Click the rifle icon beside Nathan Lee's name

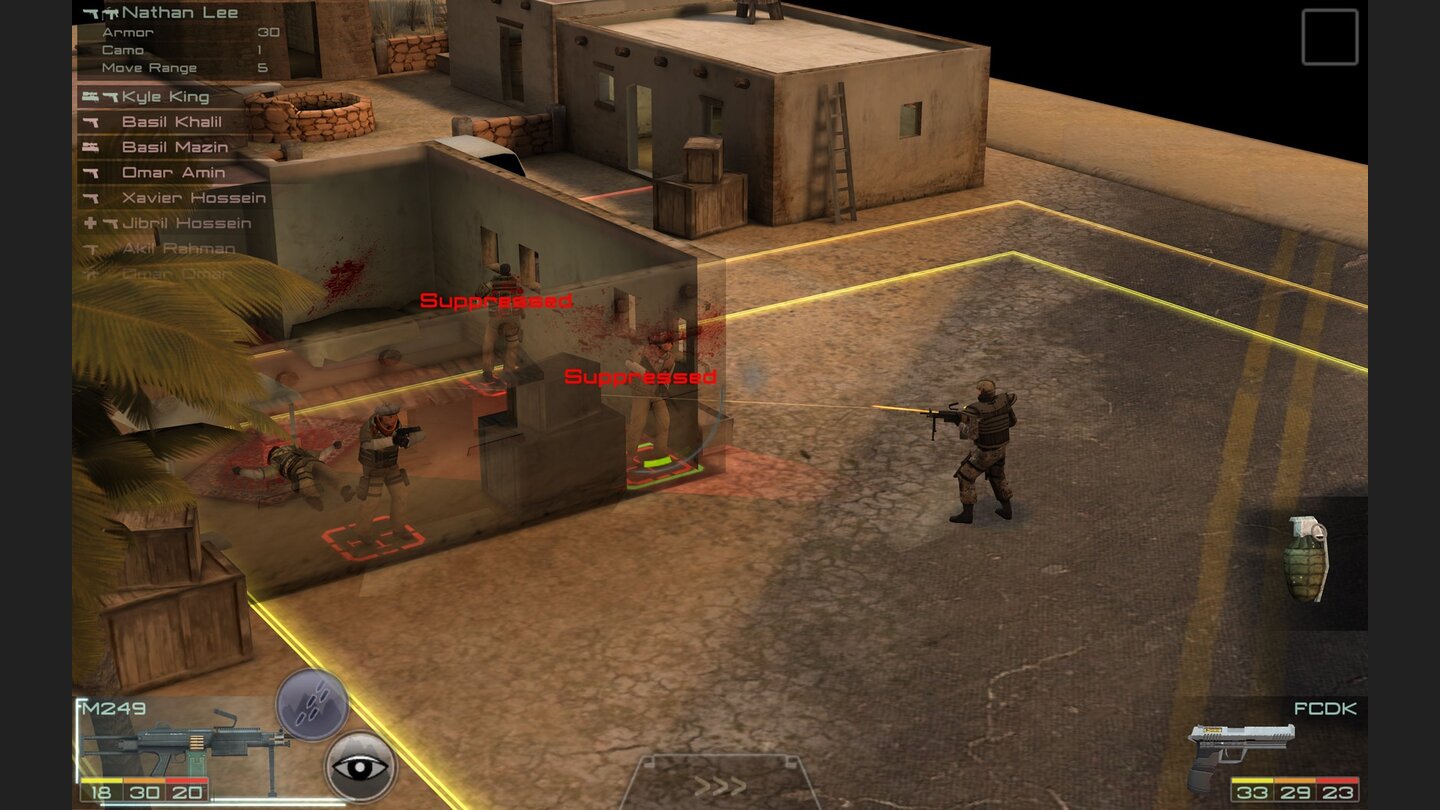tap(110, 12)
